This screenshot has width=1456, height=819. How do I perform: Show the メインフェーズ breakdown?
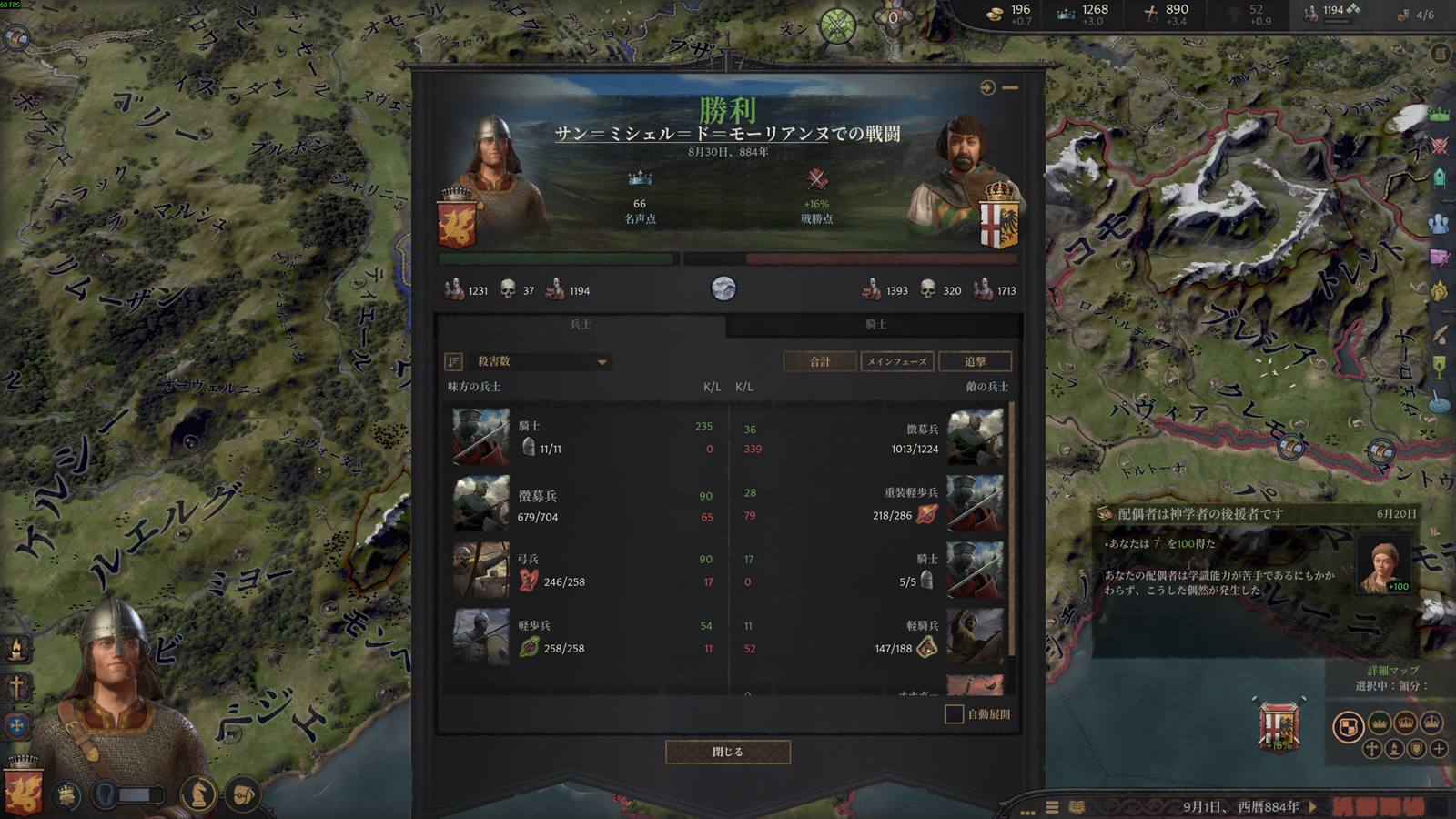click(896, 361)
